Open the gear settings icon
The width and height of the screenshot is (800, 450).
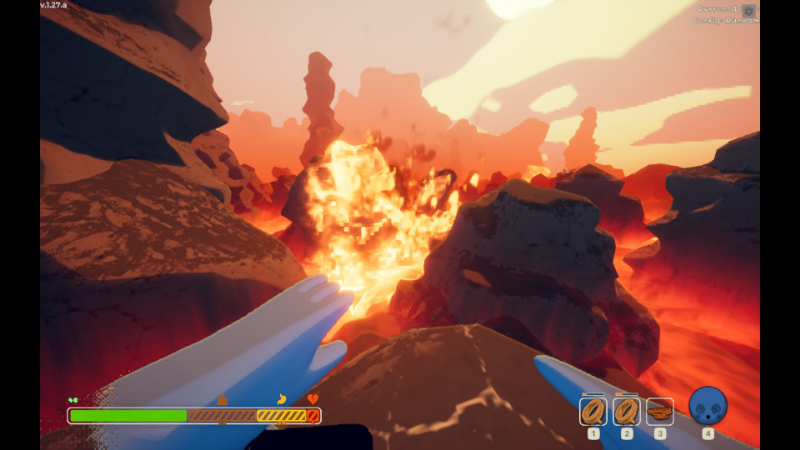(x=749, y=11)
